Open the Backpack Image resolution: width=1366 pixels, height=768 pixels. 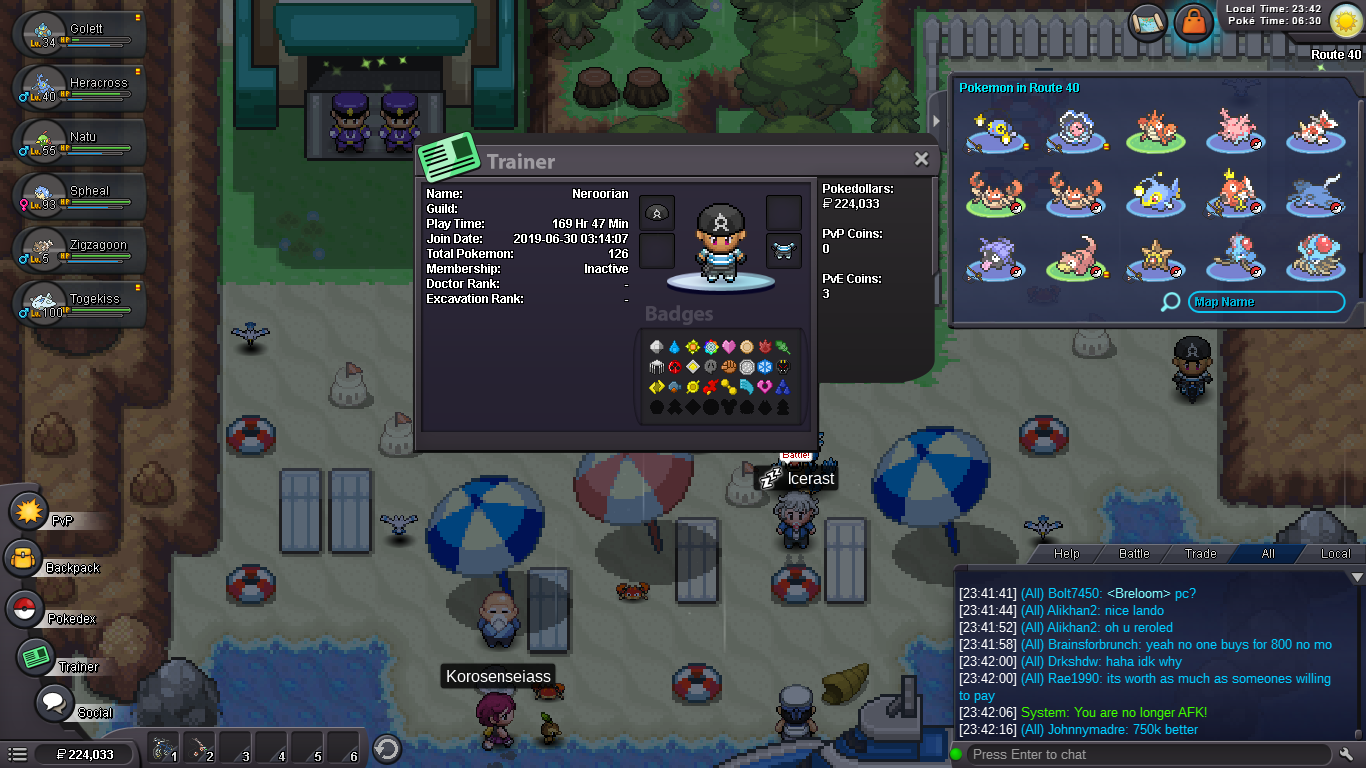(24, 559)
